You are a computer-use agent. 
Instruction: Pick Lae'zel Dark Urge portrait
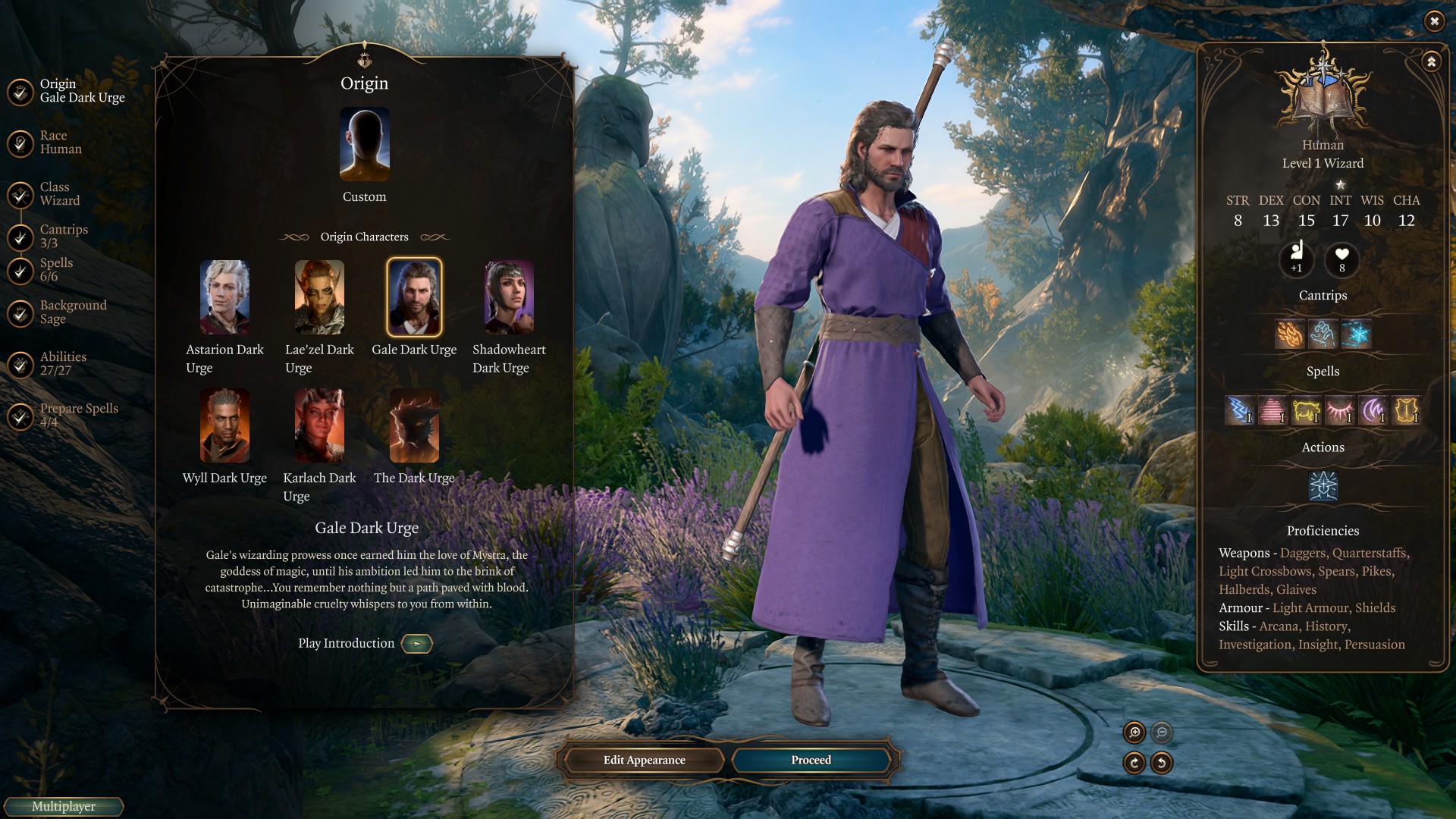(319, 297)
